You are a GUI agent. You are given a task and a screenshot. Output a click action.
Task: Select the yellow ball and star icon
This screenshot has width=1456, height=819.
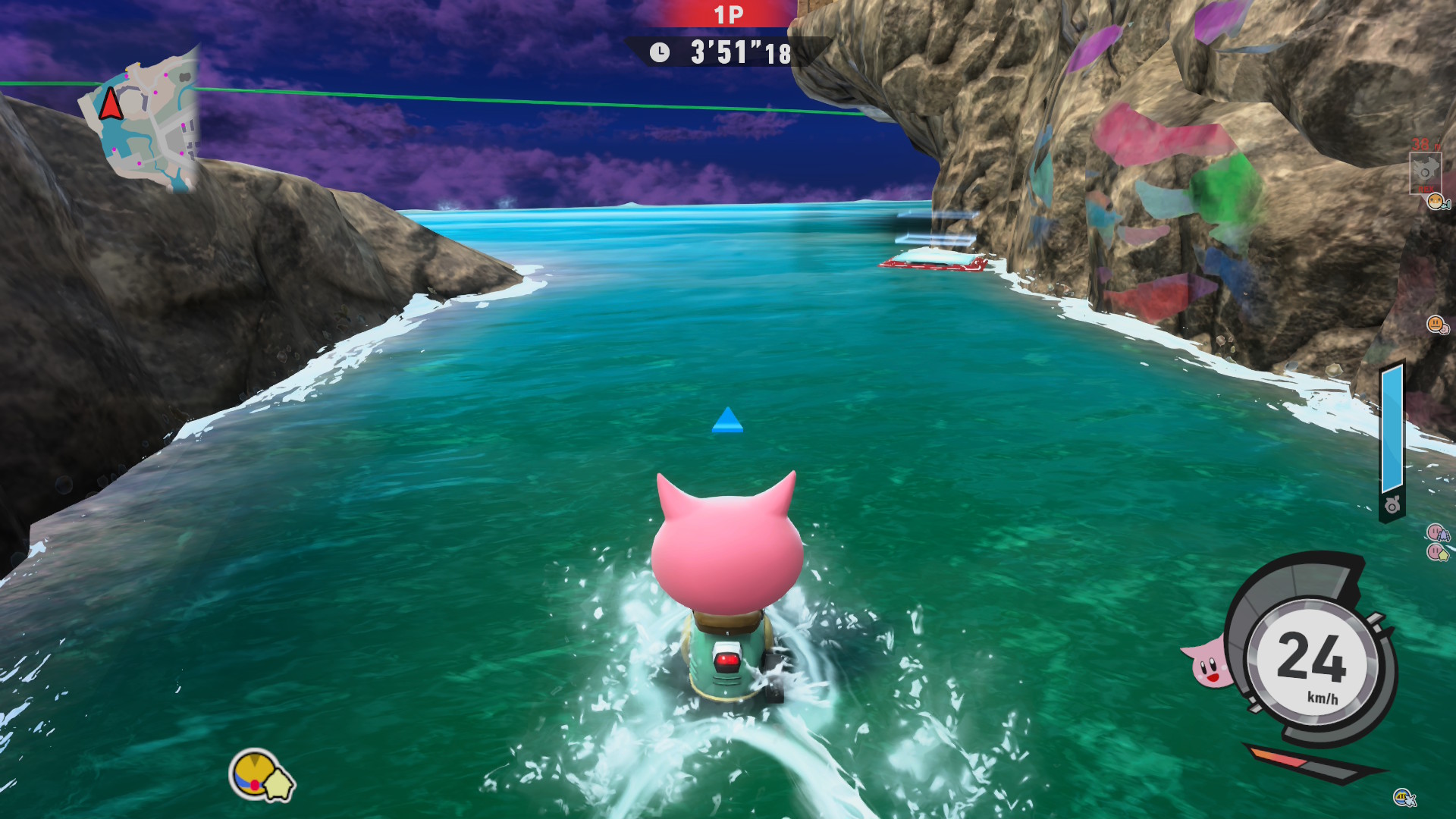(x=261, y=776)
